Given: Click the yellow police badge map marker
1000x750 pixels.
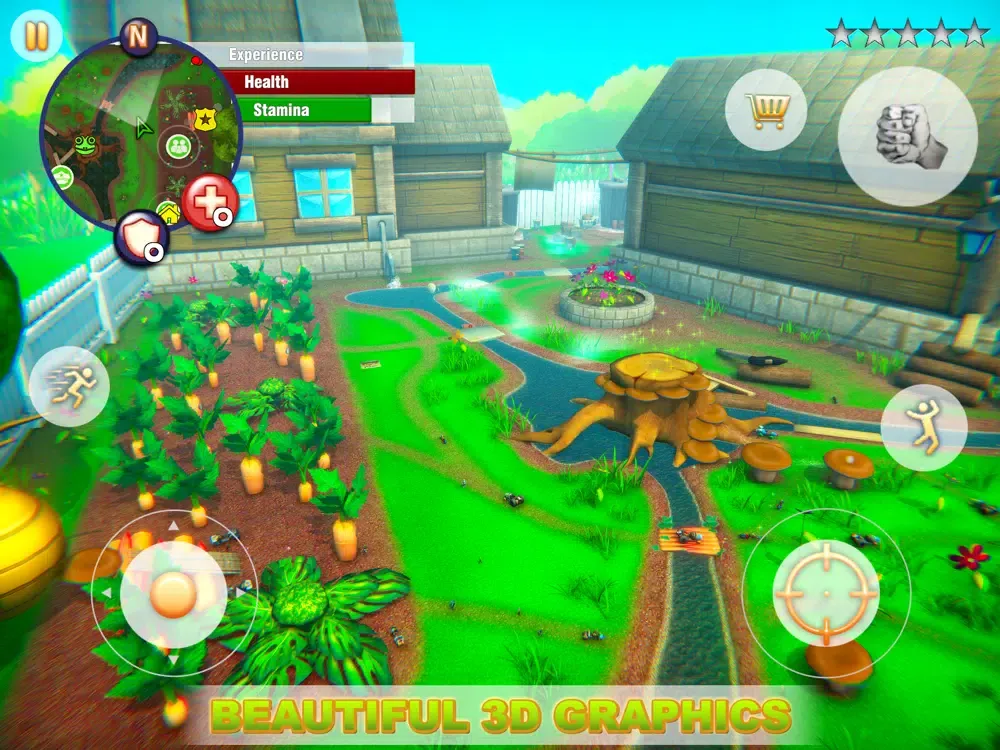Looking at the screenshot, I should 205,120.
